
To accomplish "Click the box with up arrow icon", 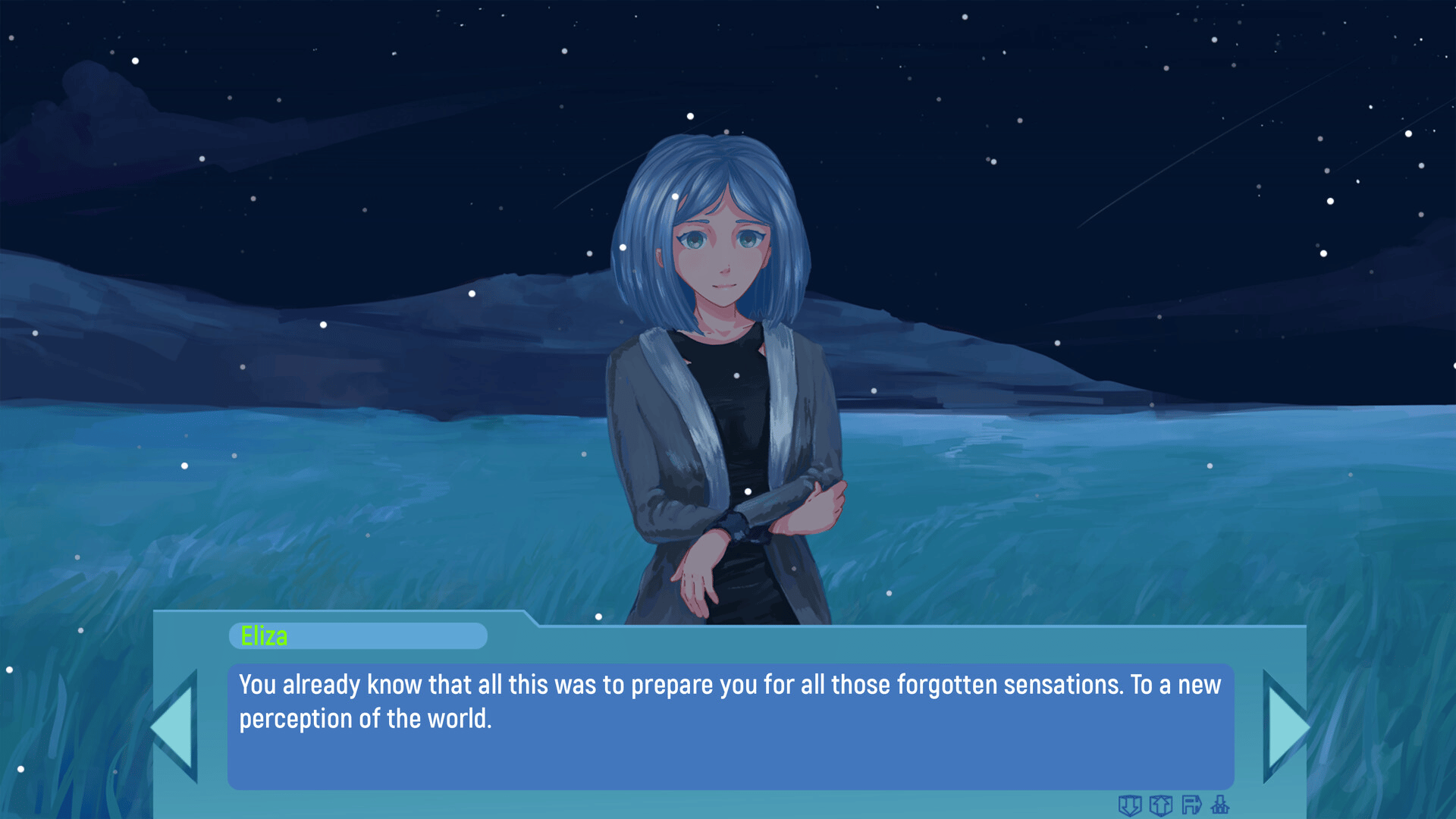I will pyautogui.click(x=1161, y=805).
